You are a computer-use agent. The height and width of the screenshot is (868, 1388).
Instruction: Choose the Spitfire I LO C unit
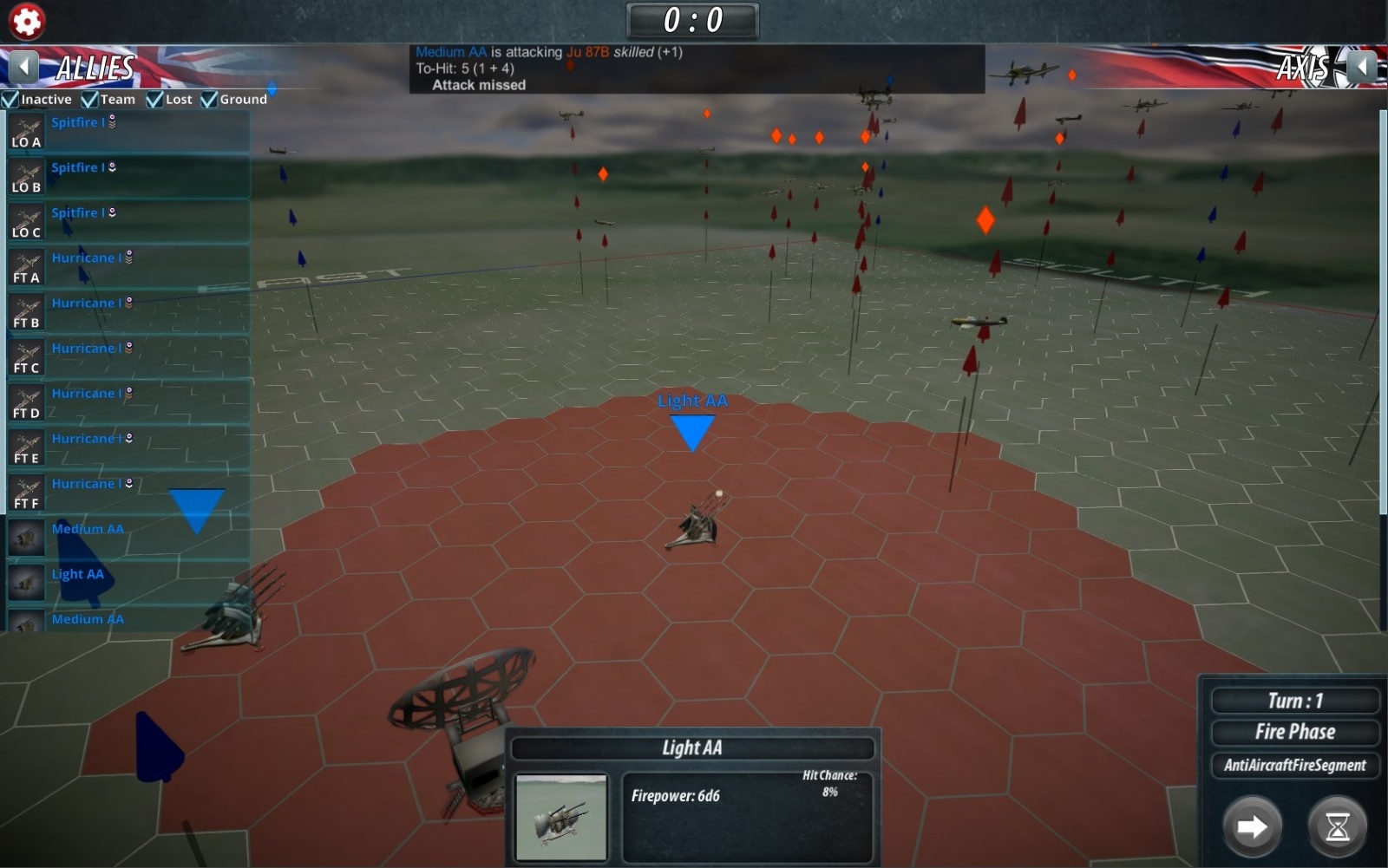(128, 222)
